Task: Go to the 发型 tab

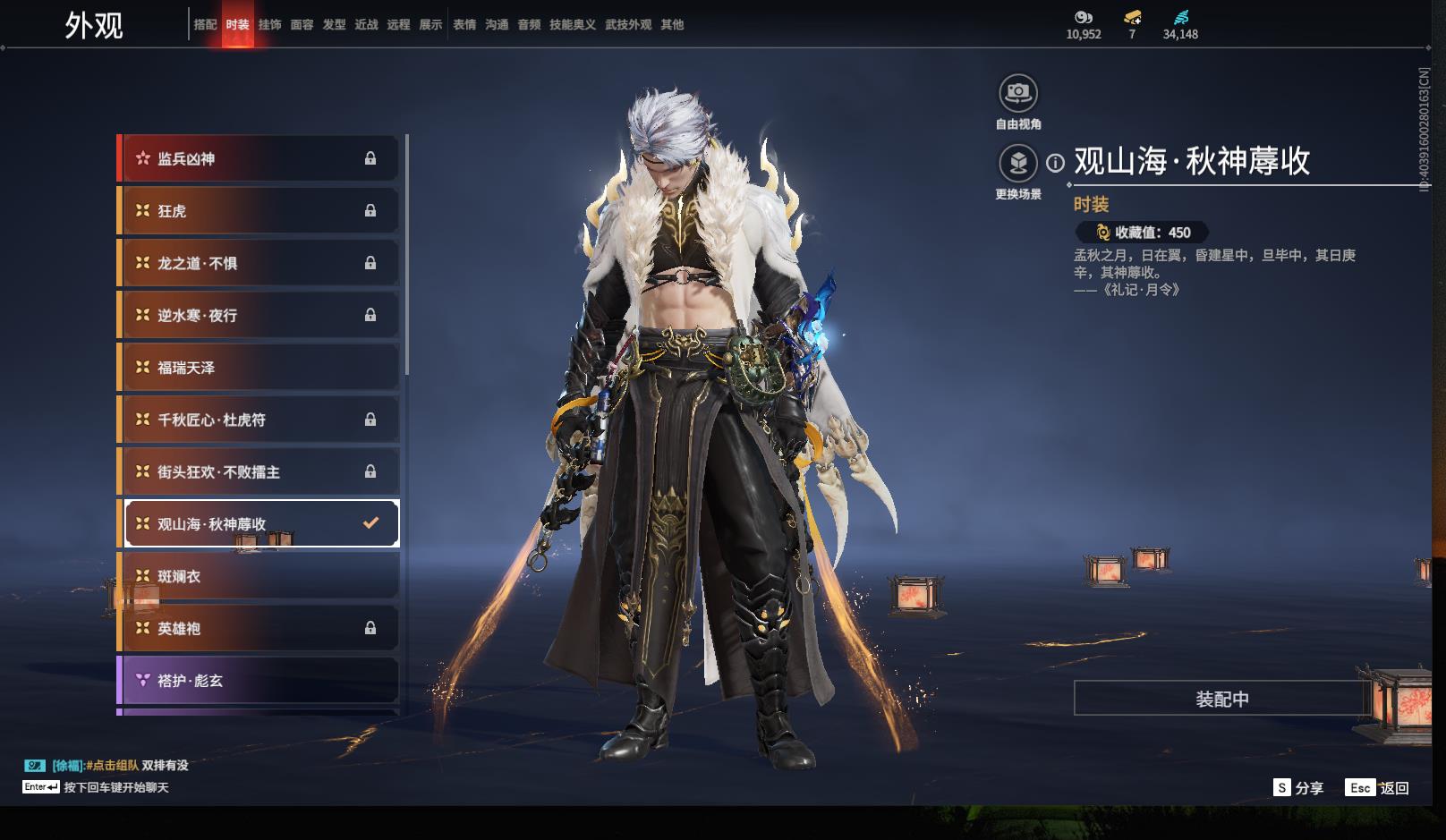Action: [334, 25]
